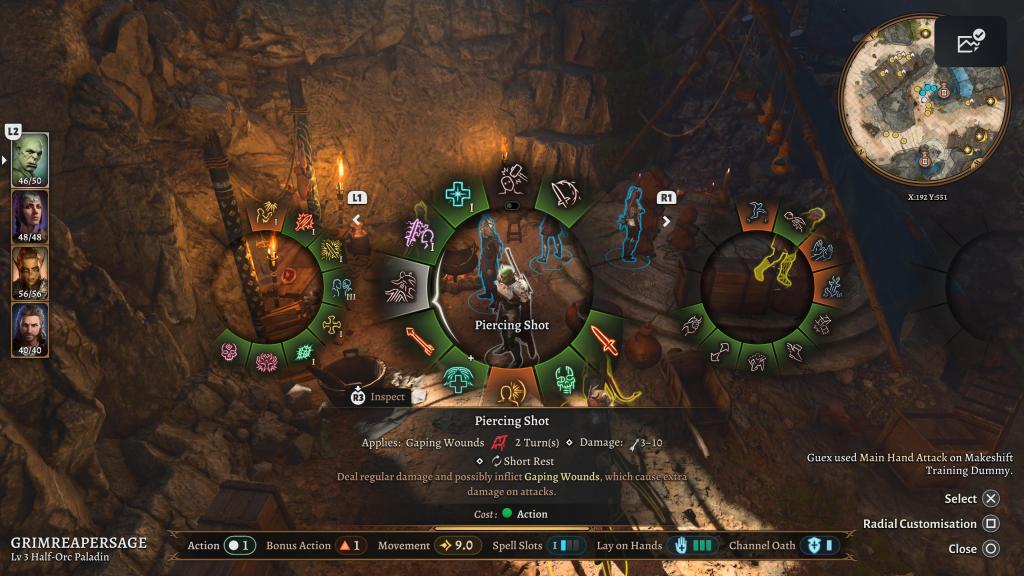
Task: Click the chart icon beside the minimap
Action: tap(970, 42)
